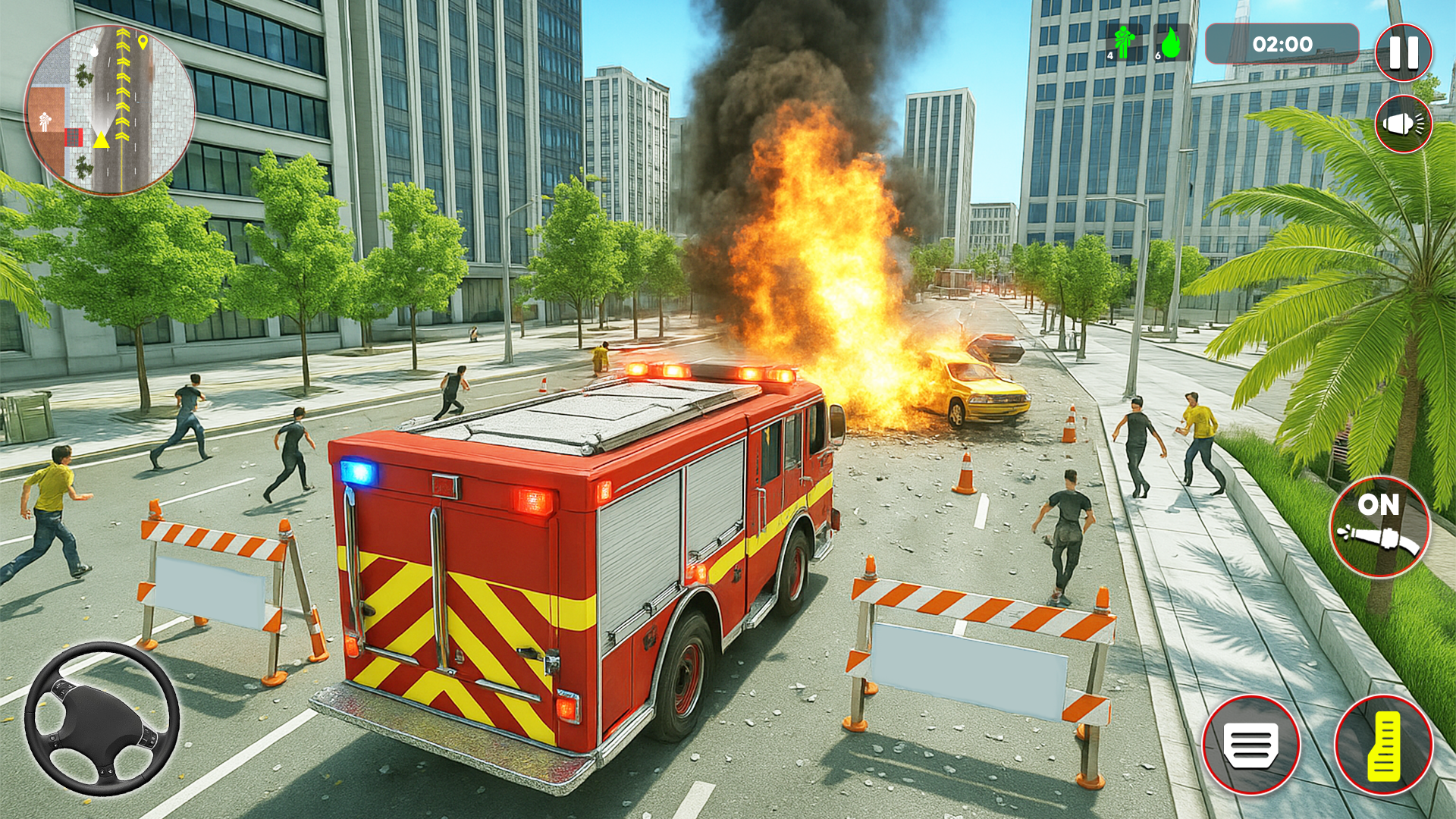The image size is (1456, 819).
Task: Open the circular minimap
Action: pyautogui.click(x=110, y=110)
